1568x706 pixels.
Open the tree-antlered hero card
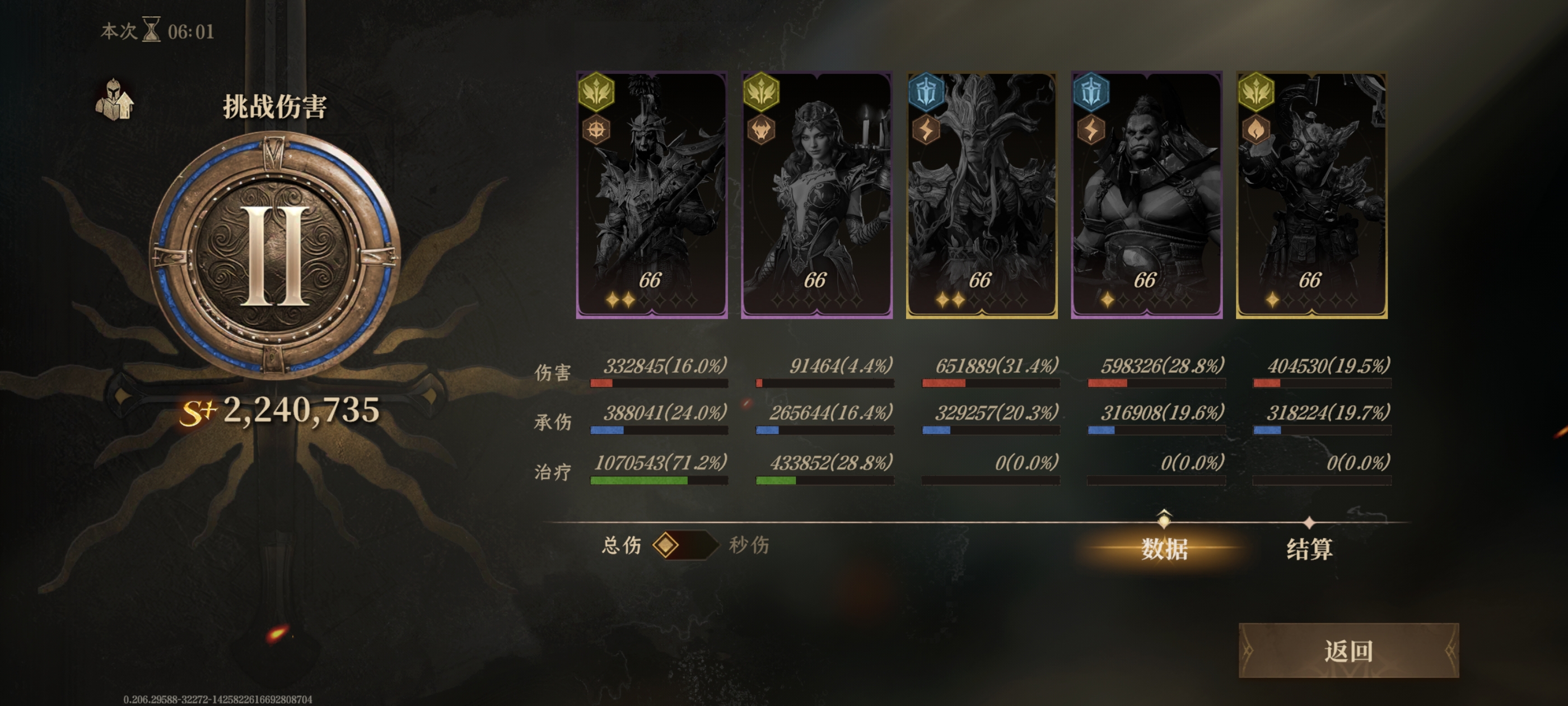pos(982,195)
